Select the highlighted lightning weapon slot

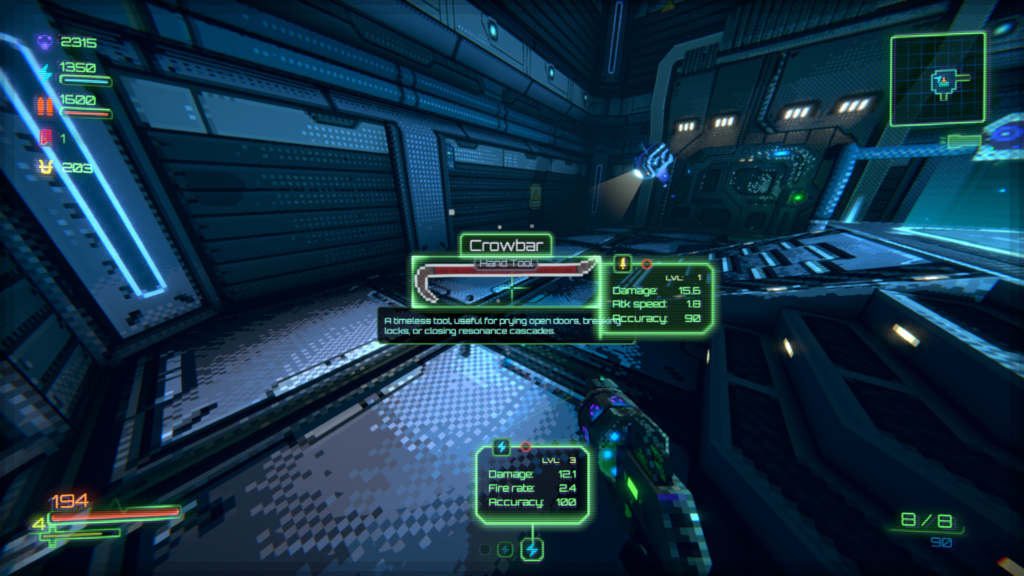(x=533, y=549)
